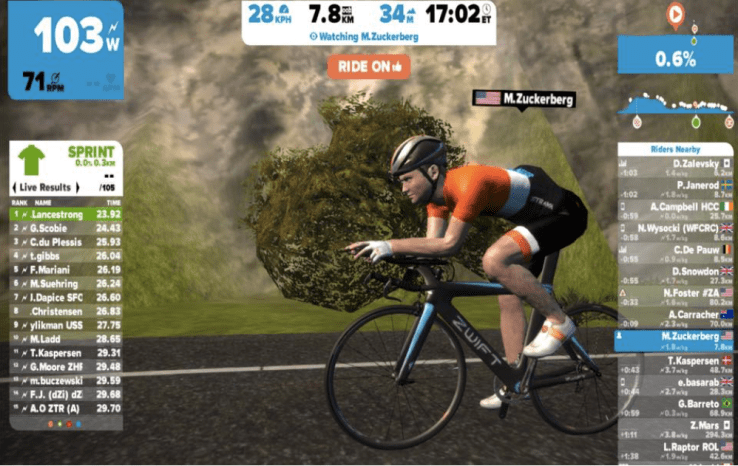738x466 pixels.
Task: Select M.Ladd in the sprint results
Action: [x=65, y=339]
